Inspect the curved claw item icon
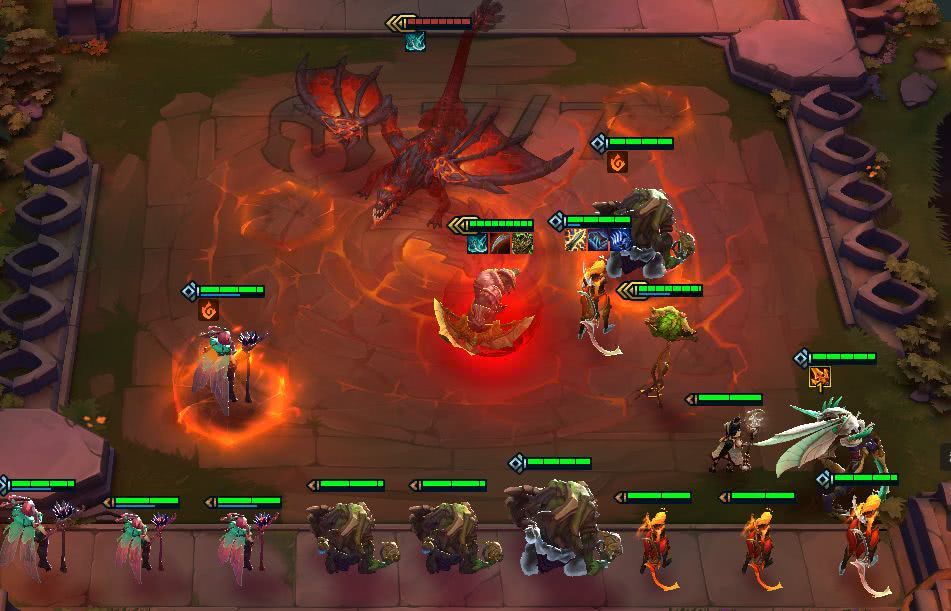 (x=500, y=243)
